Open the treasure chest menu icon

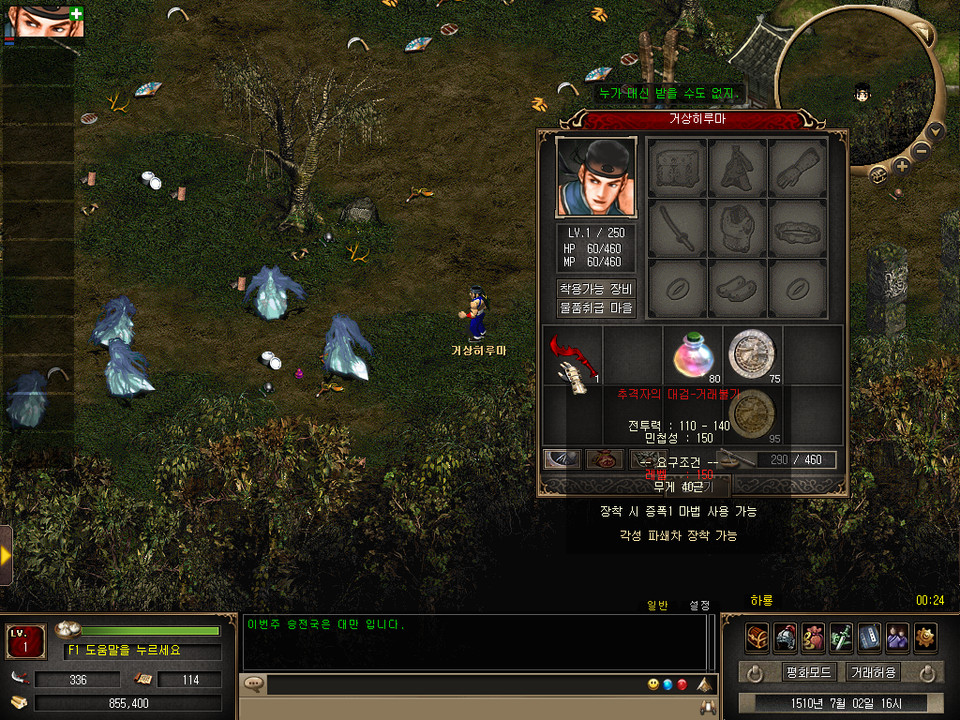click(757, 637)
